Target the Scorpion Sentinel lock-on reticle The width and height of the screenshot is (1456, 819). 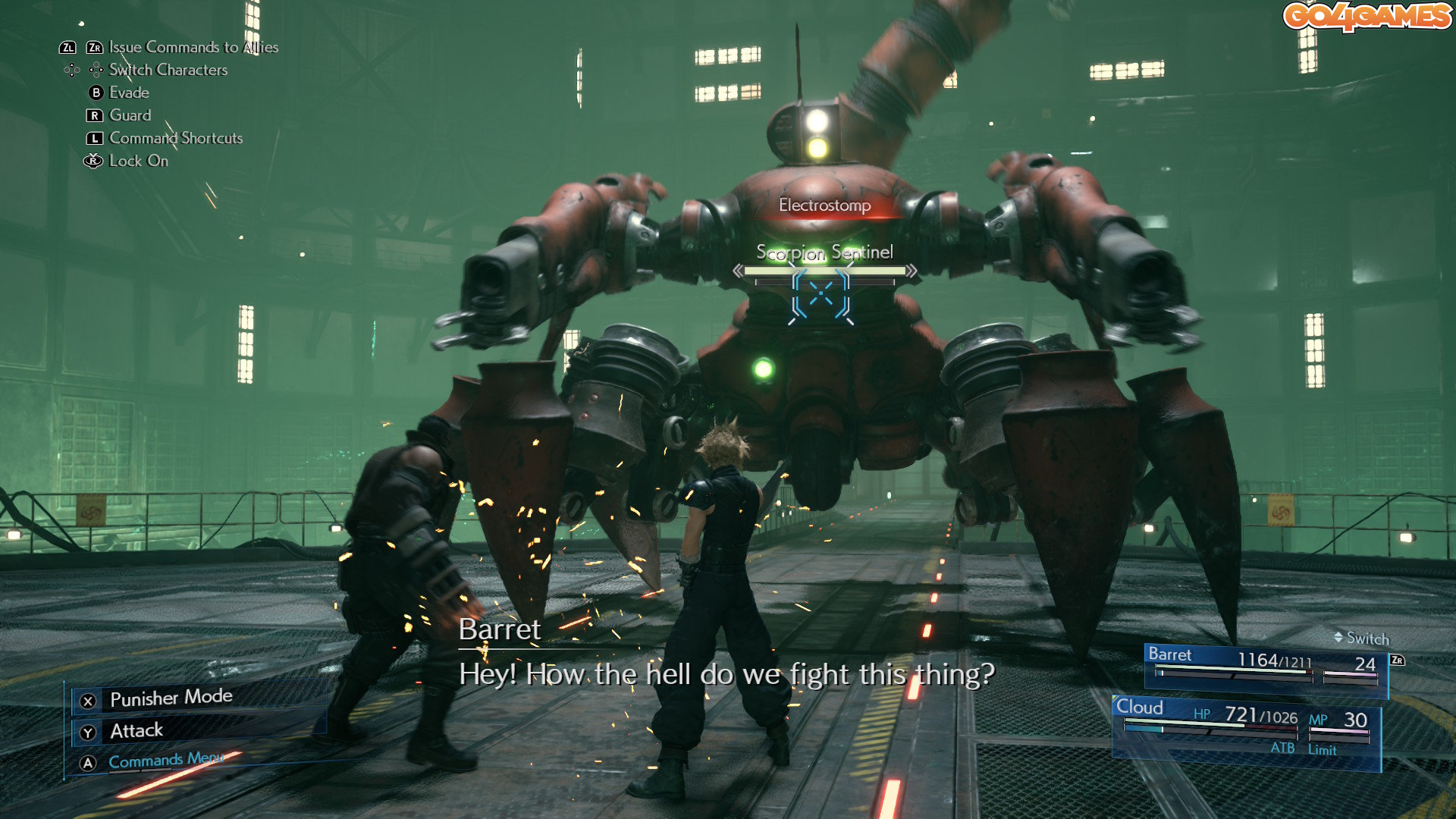821,294
